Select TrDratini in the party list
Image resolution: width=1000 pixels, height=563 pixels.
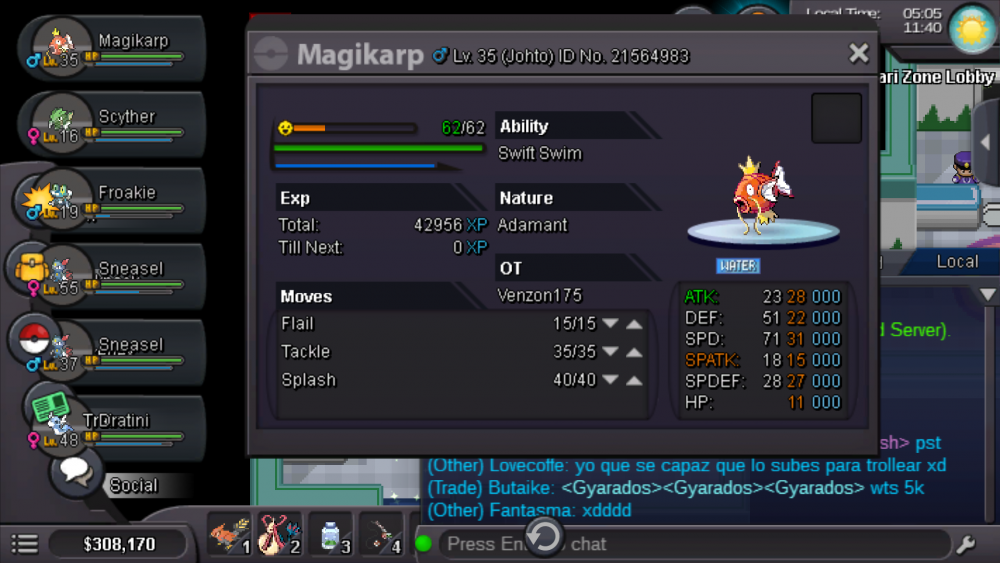(x=110, y=428)
